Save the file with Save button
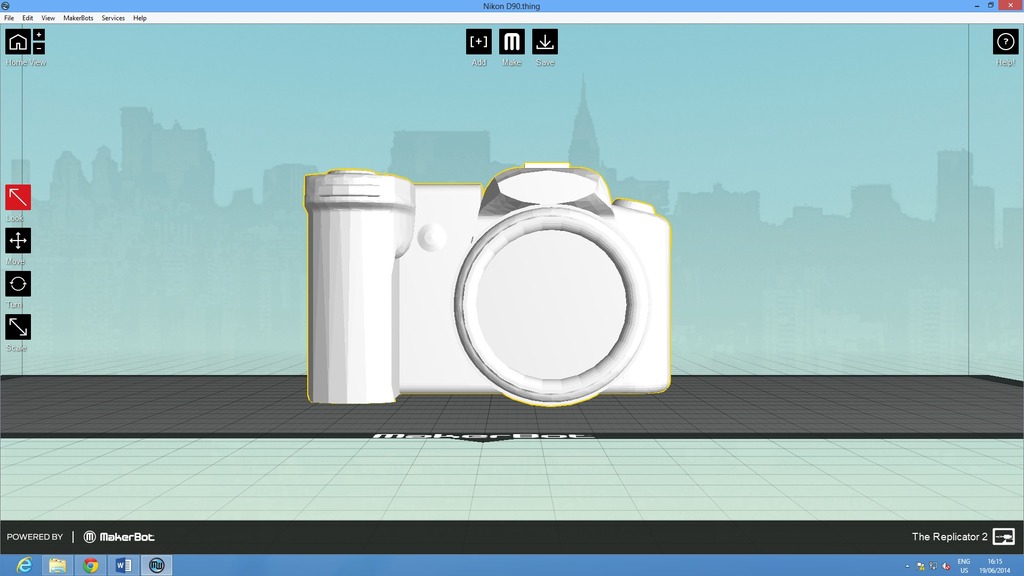The height and width of the screenshot is (576, 1024). tap(545, 42)
